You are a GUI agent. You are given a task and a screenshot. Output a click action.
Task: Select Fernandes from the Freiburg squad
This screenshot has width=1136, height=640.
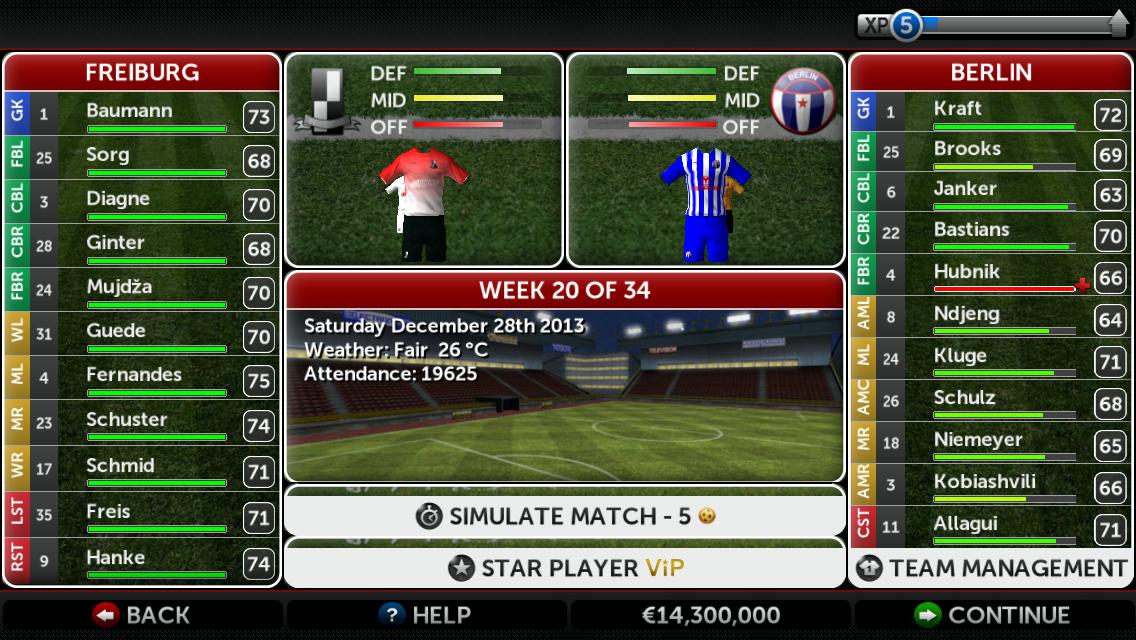coord(141,378)
